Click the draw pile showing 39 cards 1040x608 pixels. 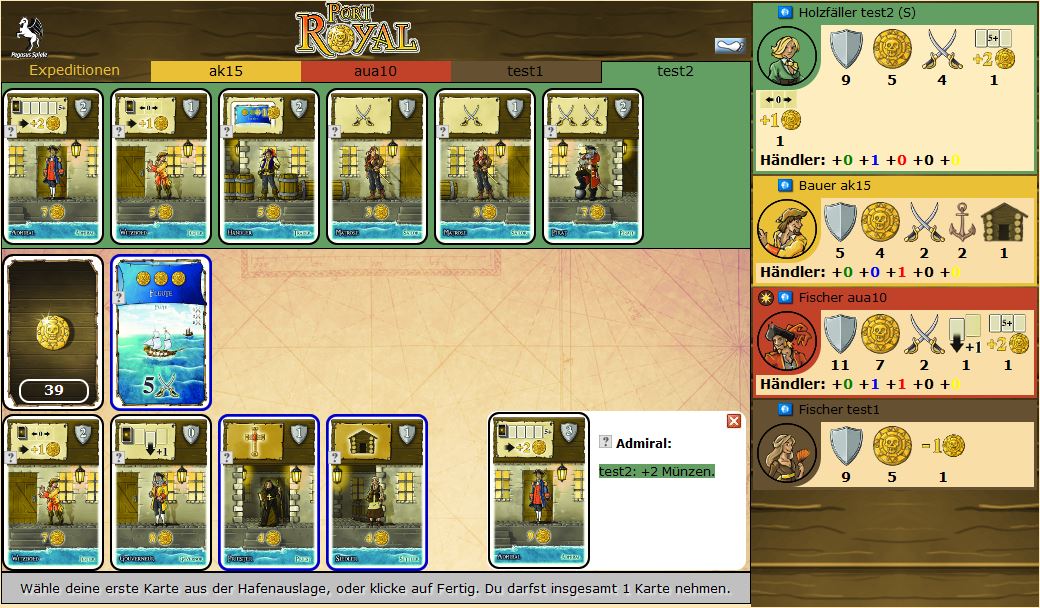[x=53, y=331]
